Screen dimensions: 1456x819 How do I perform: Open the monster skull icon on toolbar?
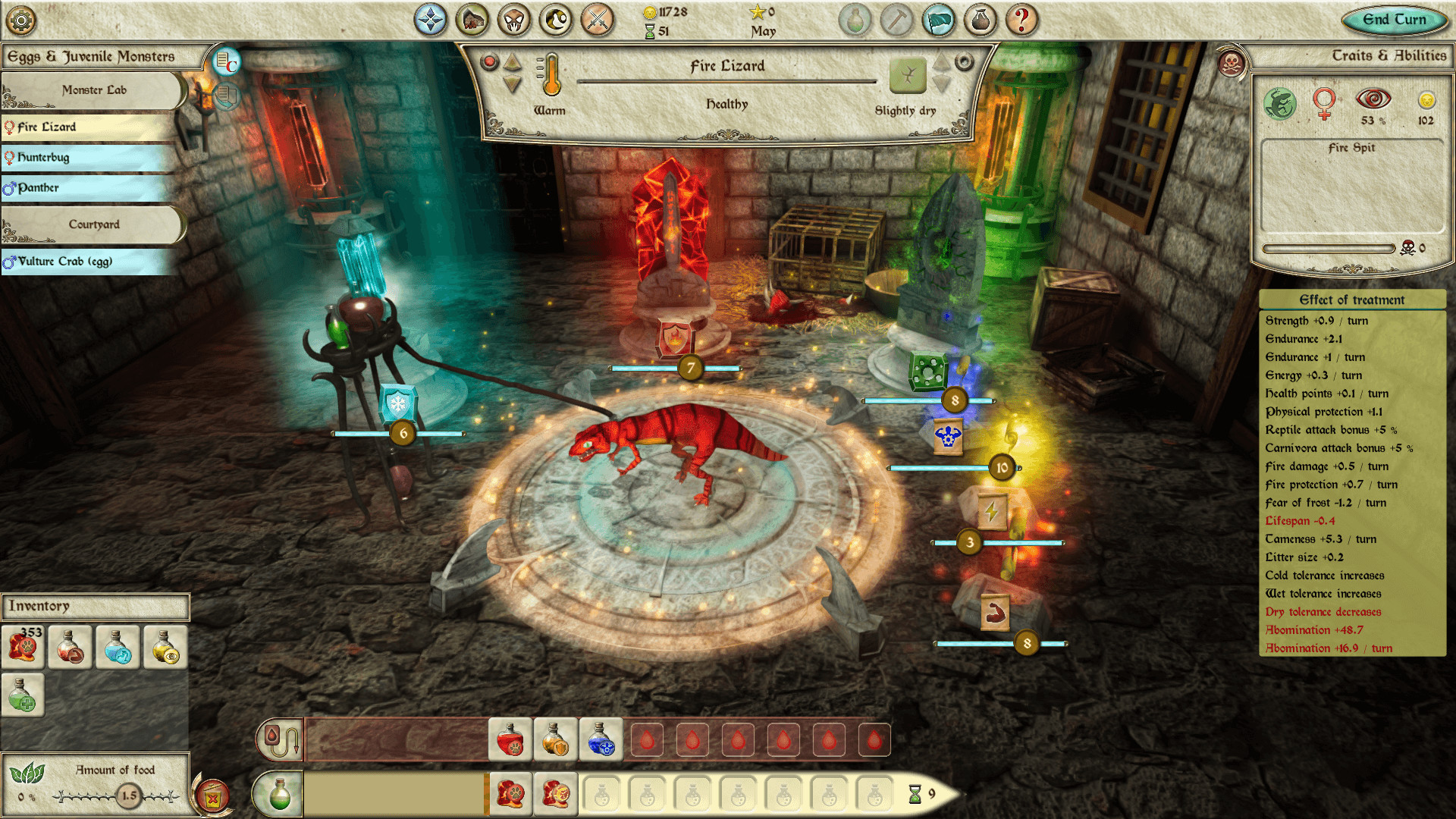coord(515,20)
